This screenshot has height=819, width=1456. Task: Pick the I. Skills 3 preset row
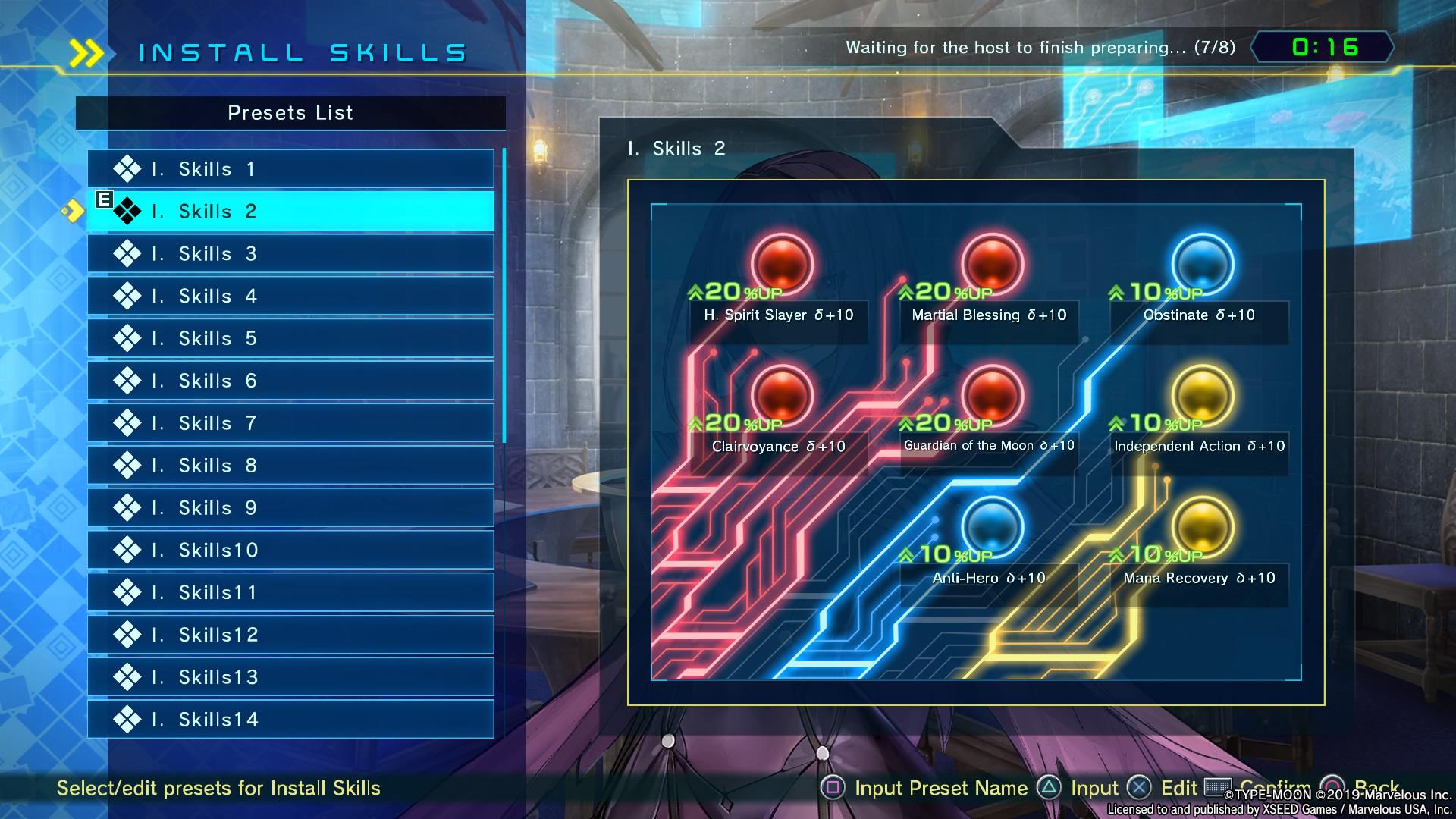pos(290,254)
